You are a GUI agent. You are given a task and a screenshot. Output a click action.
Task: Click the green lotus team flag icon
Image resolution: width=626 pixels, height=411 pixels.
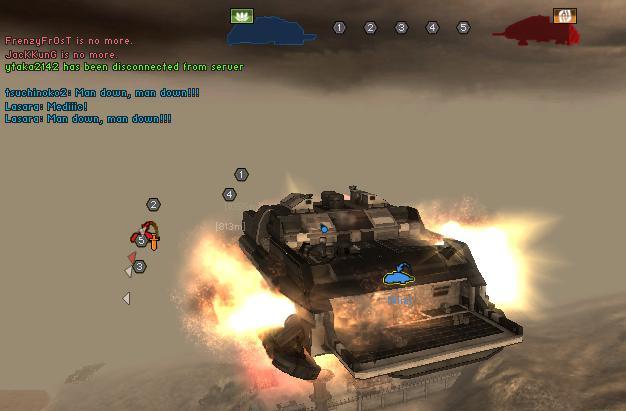242,16
